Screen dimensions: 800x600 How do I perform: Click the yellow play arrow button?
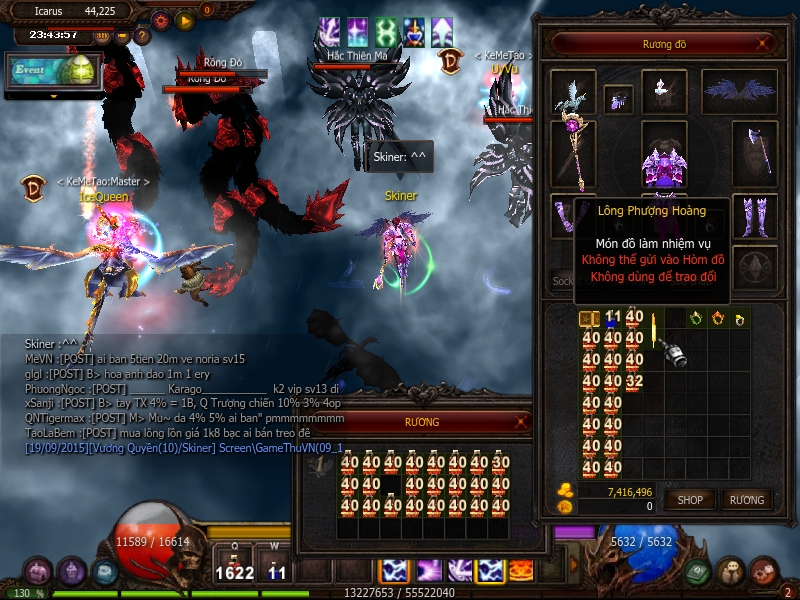185,19
